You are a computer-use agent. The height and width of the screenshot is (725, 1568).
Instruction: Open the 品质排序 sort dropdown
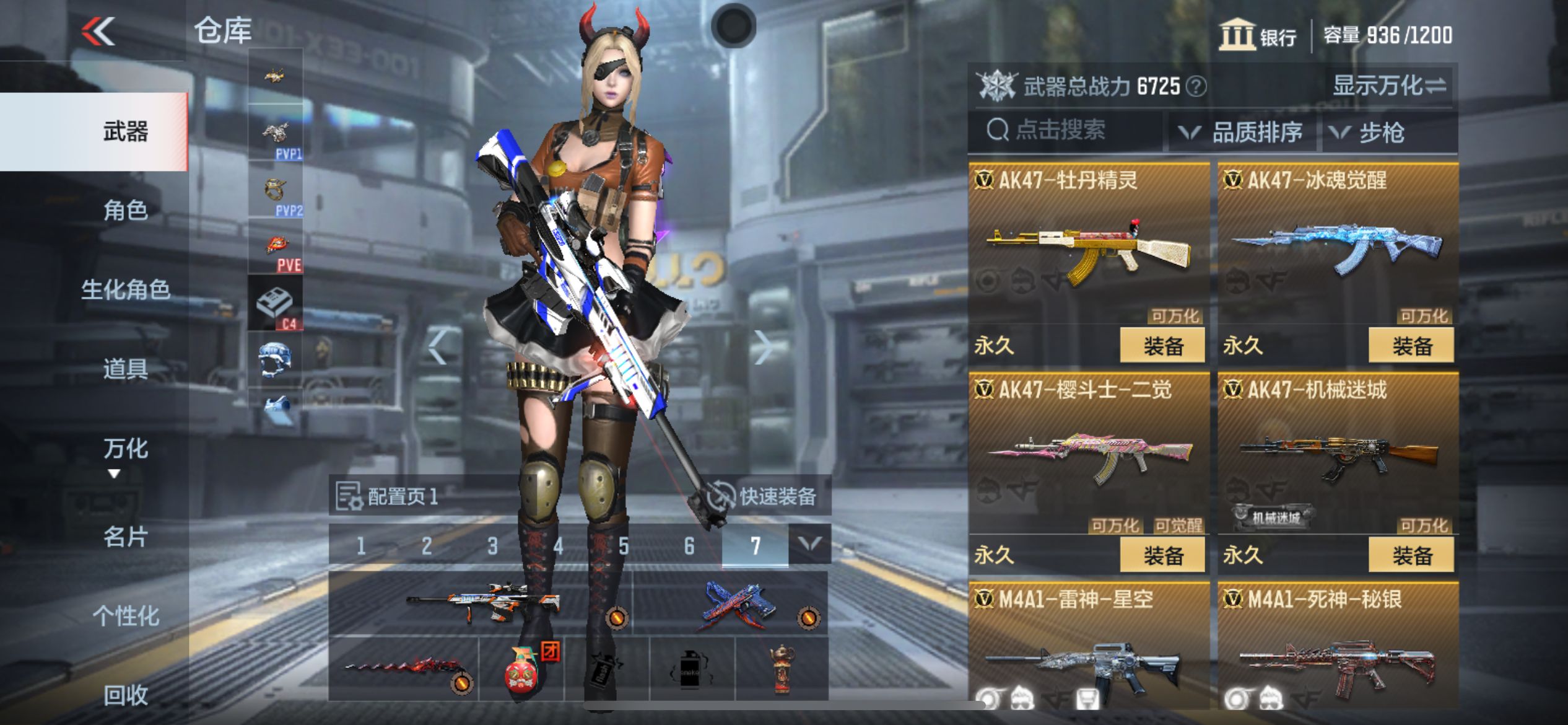point(1242,132)
